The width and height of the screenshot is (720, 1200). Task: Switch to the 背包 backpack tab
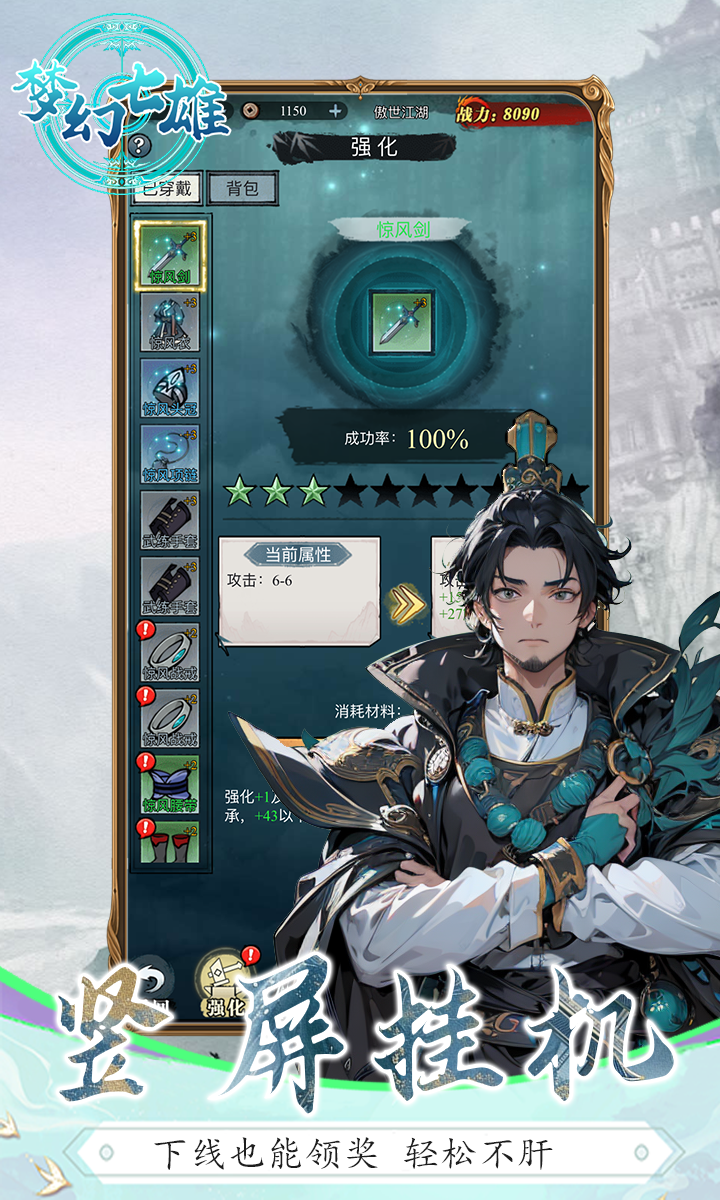pyautogui.click(x=241, y=188)
